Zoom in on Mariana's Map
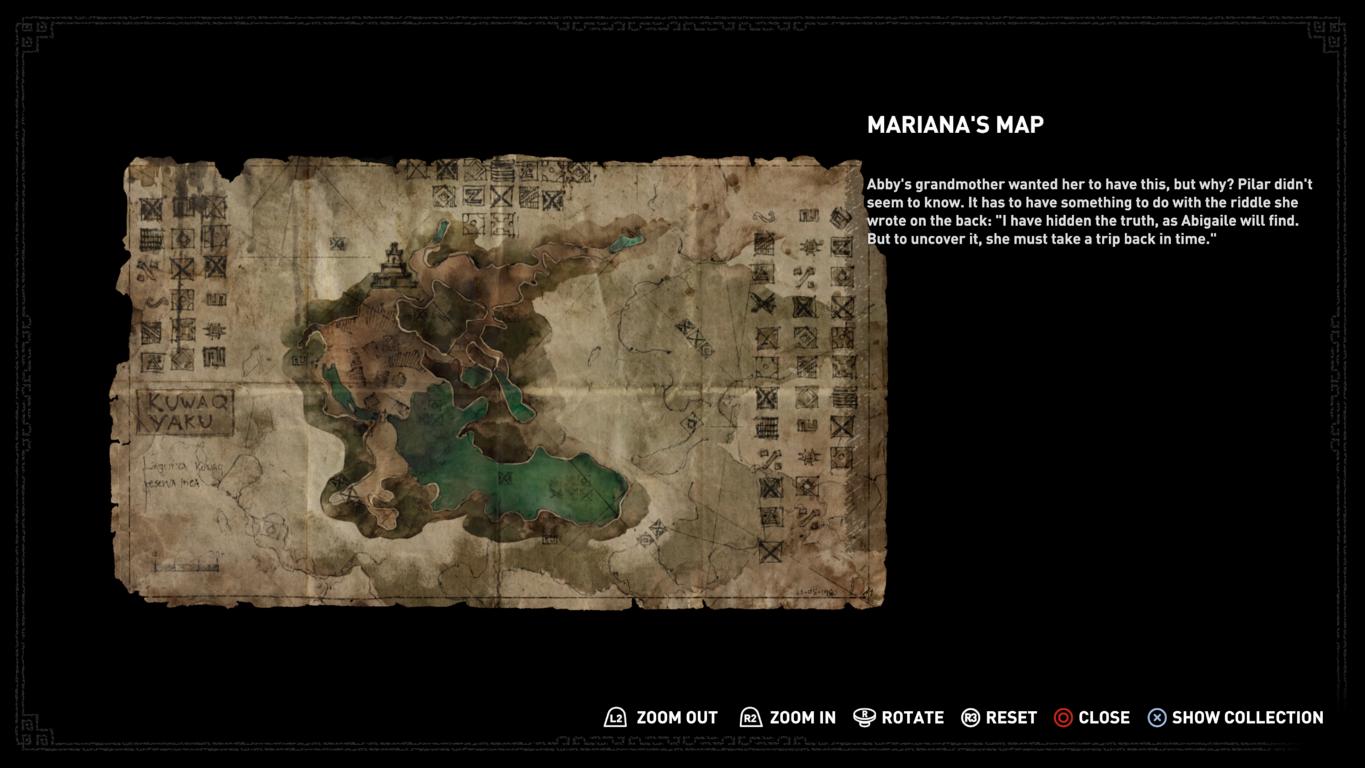Screen dimensions: 1365x768 coord(801,718)
